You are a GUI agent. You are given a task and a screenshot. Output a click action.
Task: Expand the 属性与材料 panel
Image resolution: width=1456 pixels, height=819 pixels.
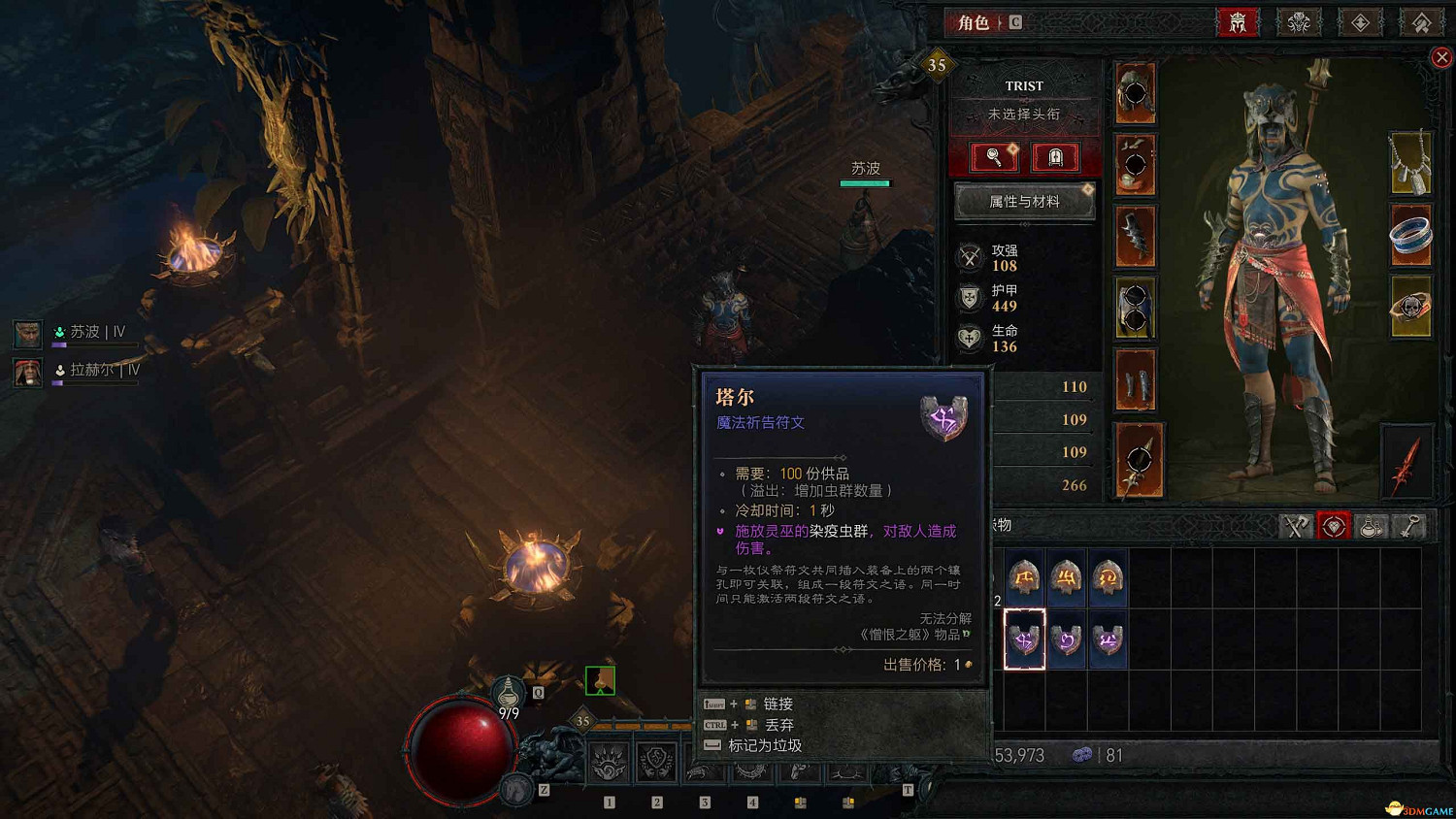point(1025,201)
